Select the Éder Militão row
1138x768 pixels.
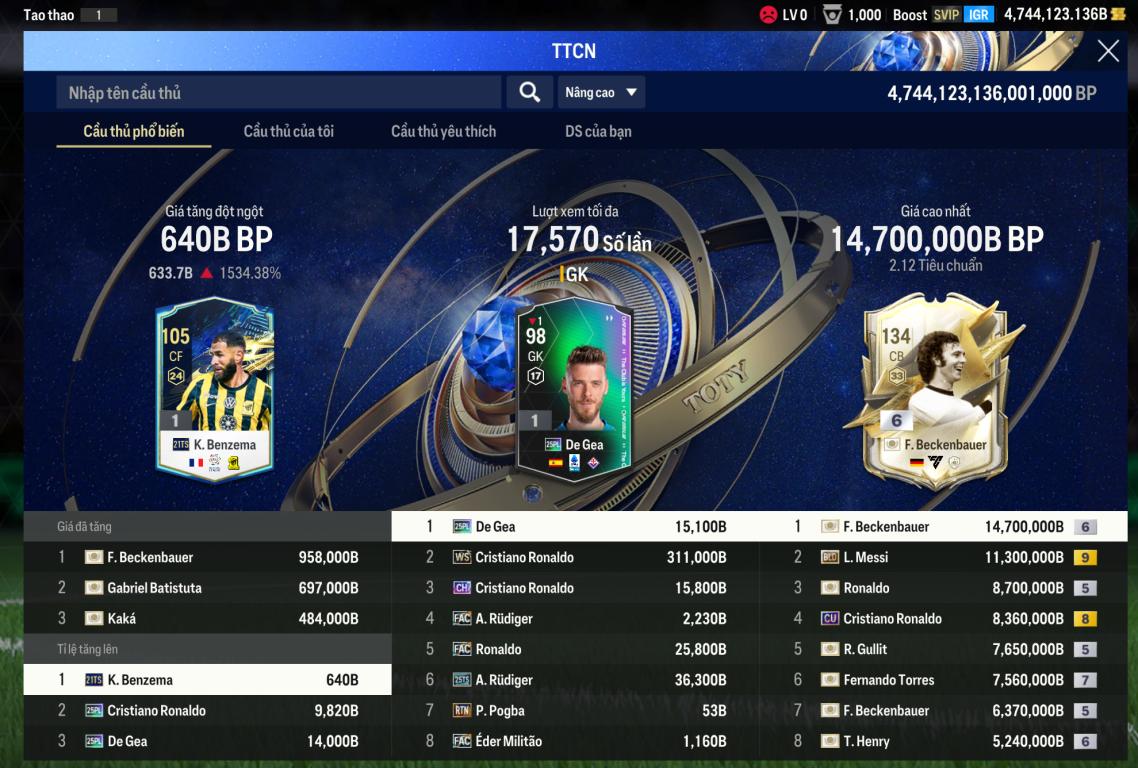(575, 742)
